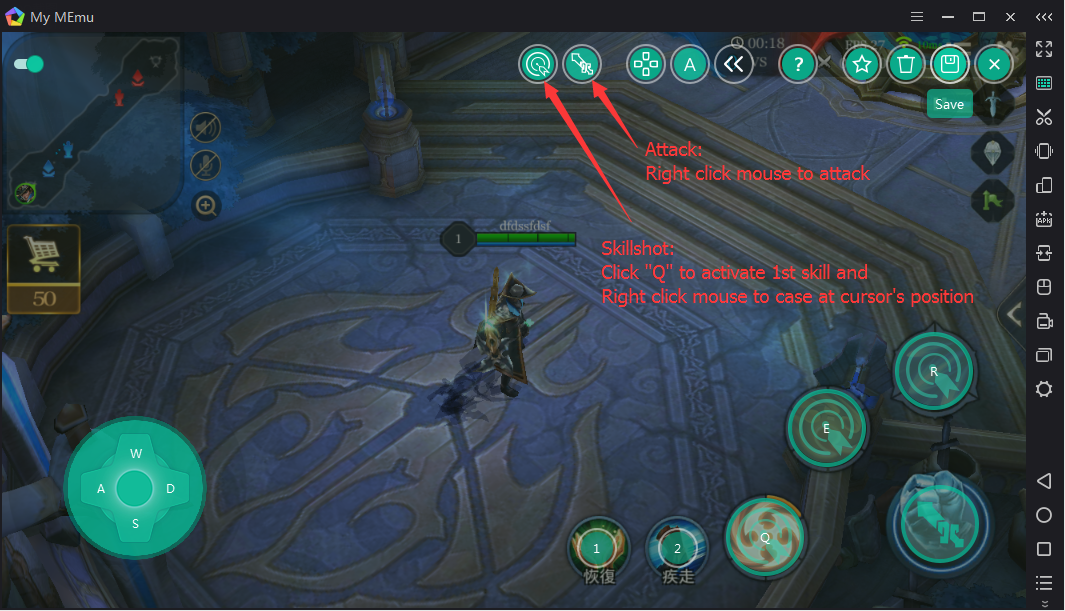
Task: Select the skillshot keymap tool
Action: (x=582, y=65)
